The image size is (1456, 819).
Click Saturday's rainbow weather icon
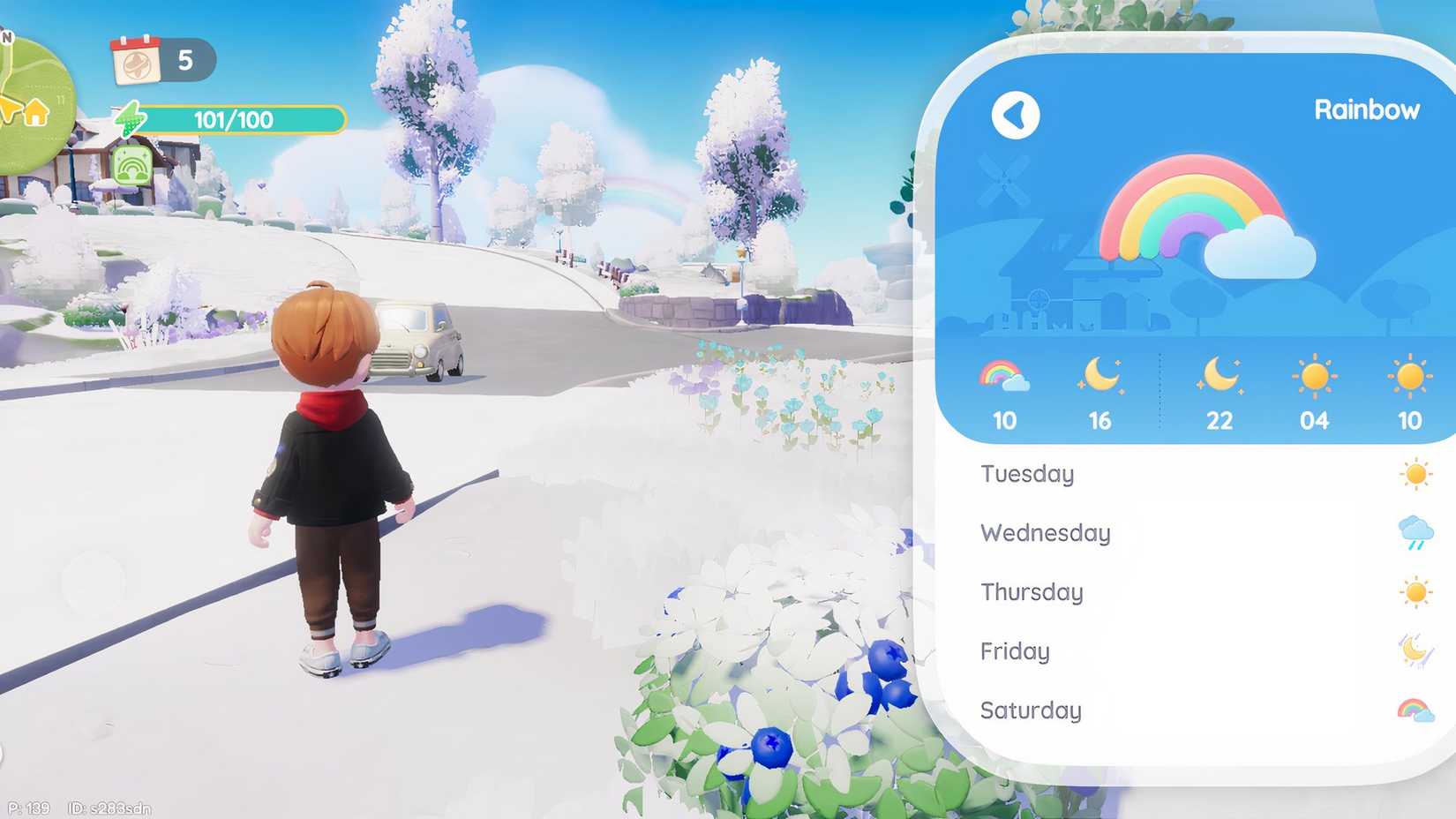point(1415,706)
